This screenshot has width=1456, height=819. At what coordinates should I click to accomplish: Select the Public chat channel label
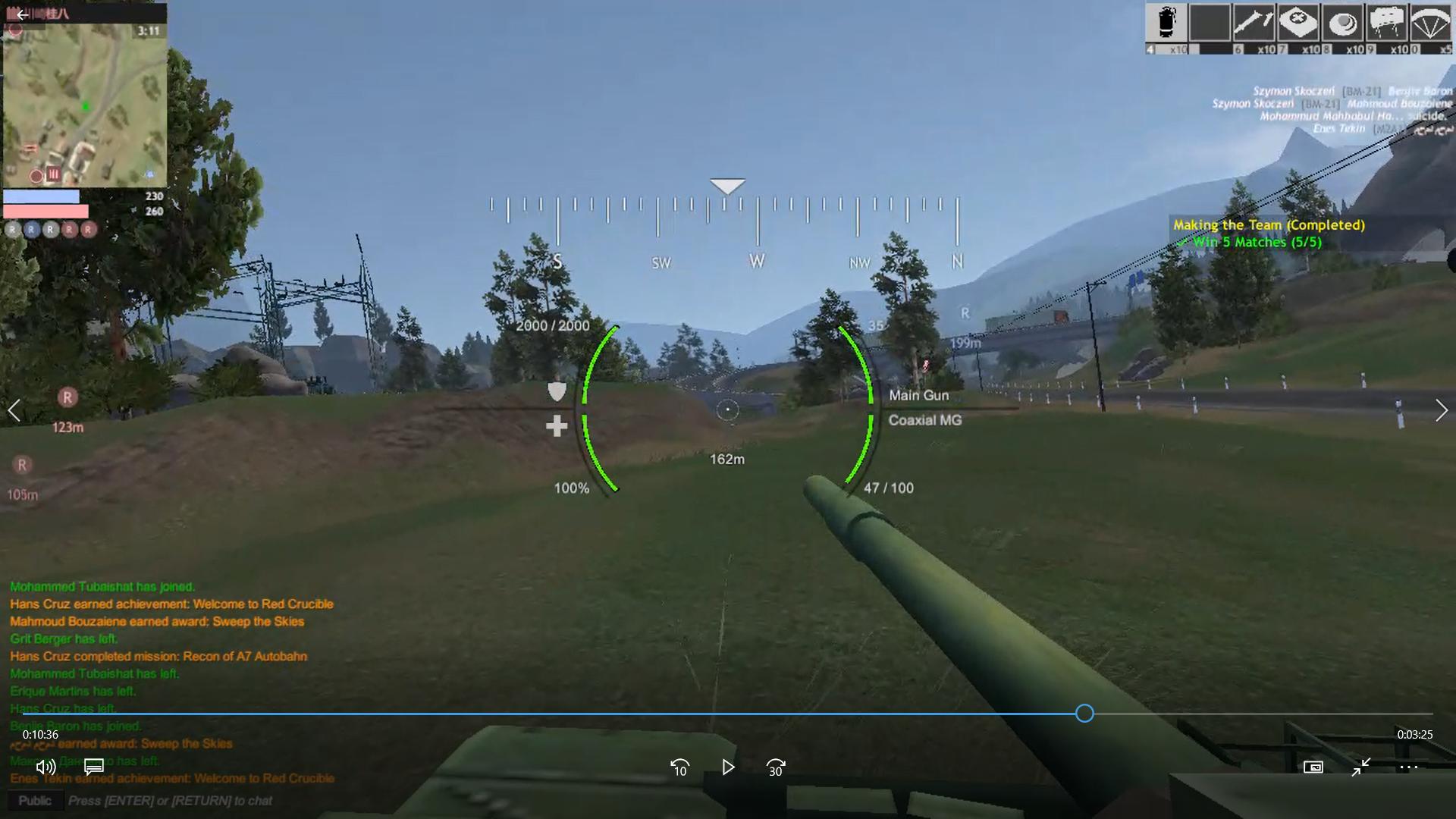pyautogui.click(x=34, y=800)
